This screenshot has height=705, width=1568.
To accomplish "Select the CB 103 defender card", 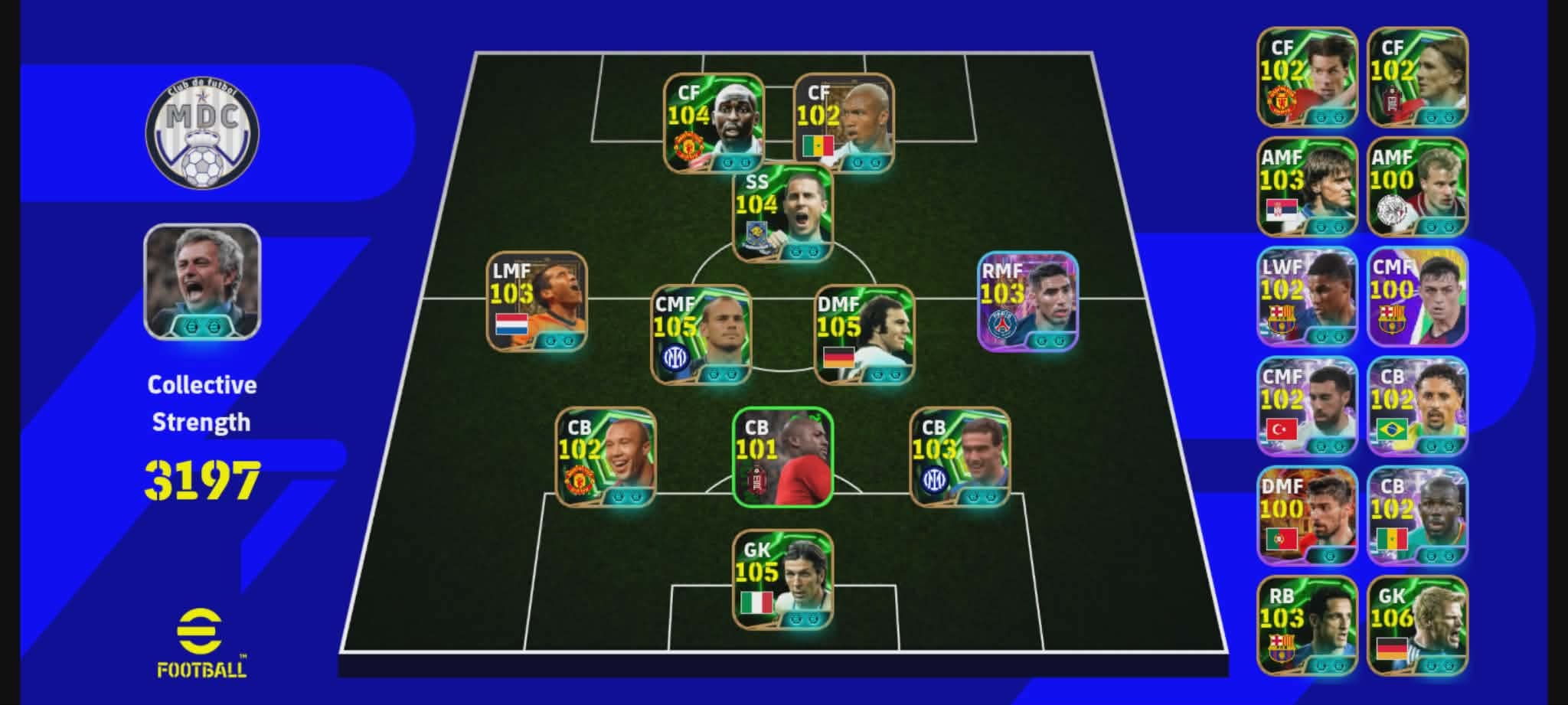I will pos(959,457).
